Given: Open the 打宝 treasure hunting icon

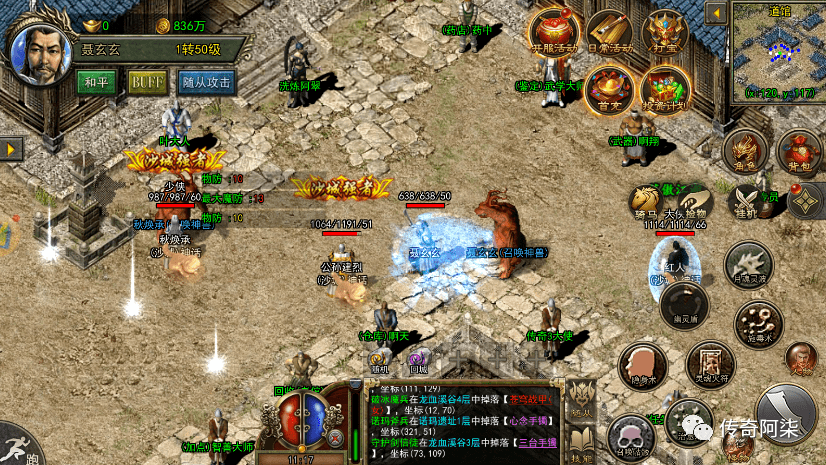Looking at the screenshot, I should pyautogui.click(x=666, y=36).
